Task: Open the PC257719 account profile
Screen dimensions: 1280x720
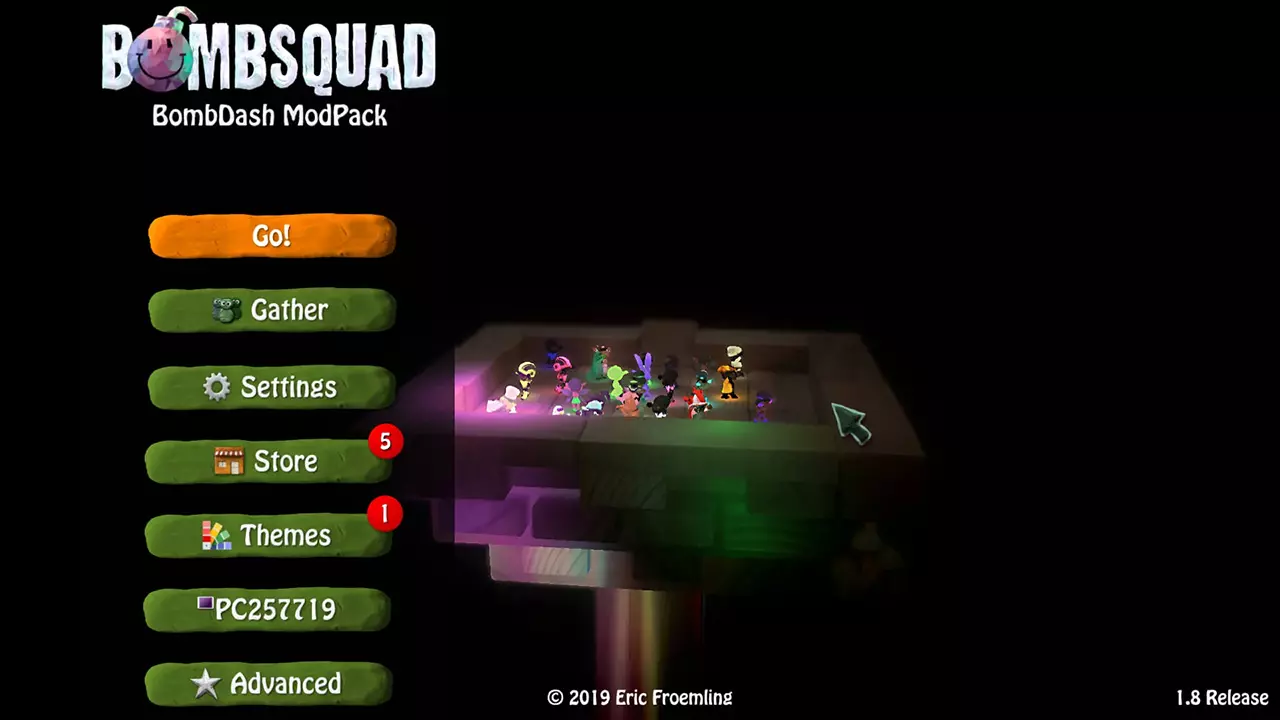Action: click(x=271, y=609)
